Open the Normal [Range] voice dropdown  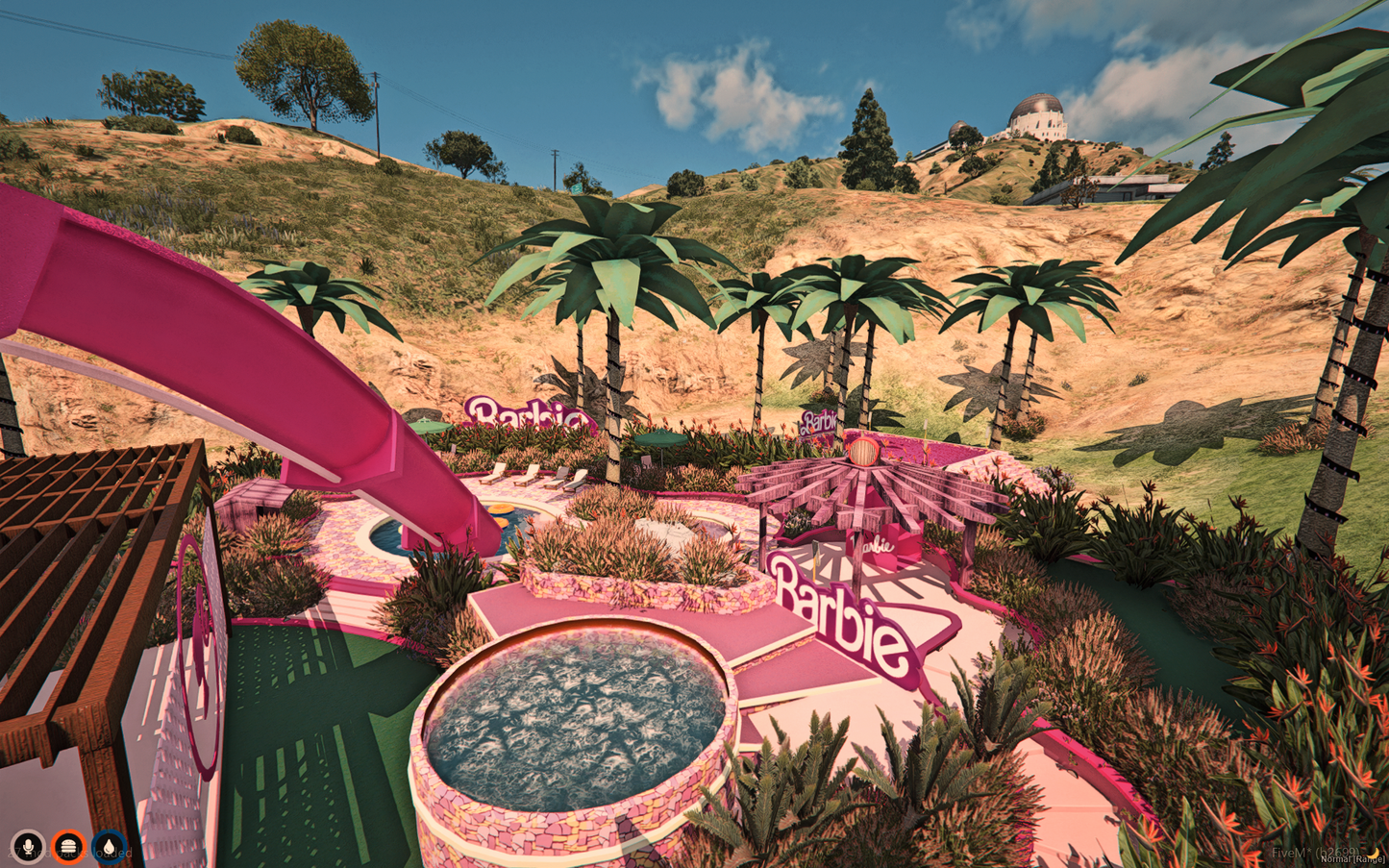click(x=1352, y=859)
